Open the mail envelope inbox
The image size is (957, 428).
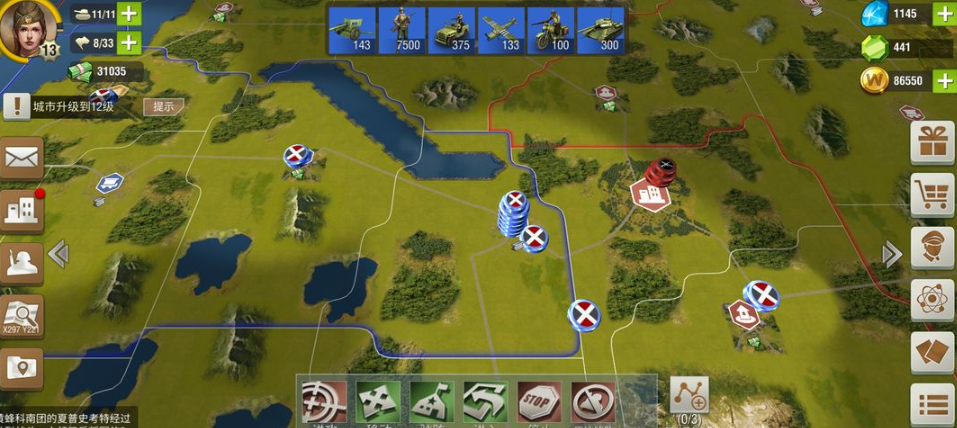[x=21, y=158]
